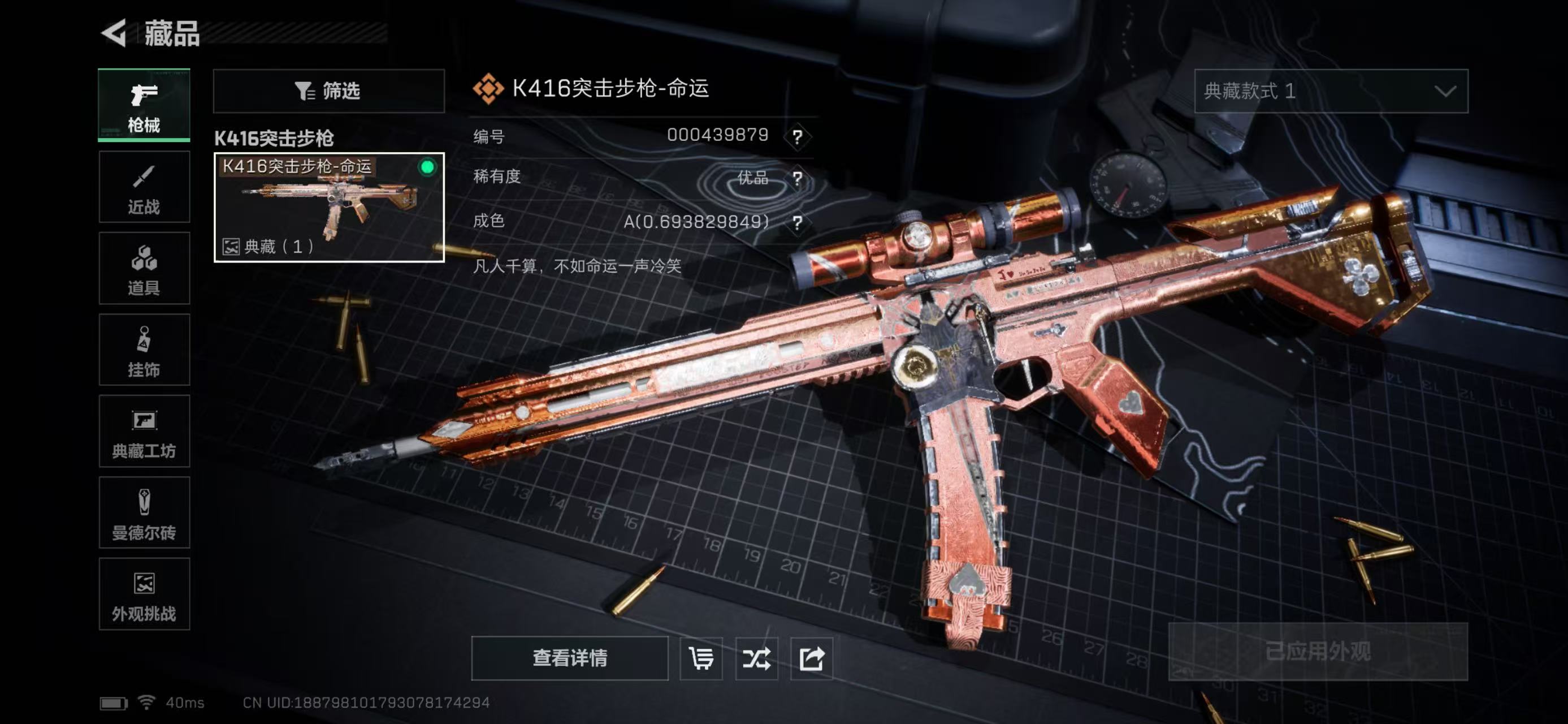Expand the 典藏款式 1 dropdown
Viewport: 1568px width, 724px height.
[x=1331, y=91]
